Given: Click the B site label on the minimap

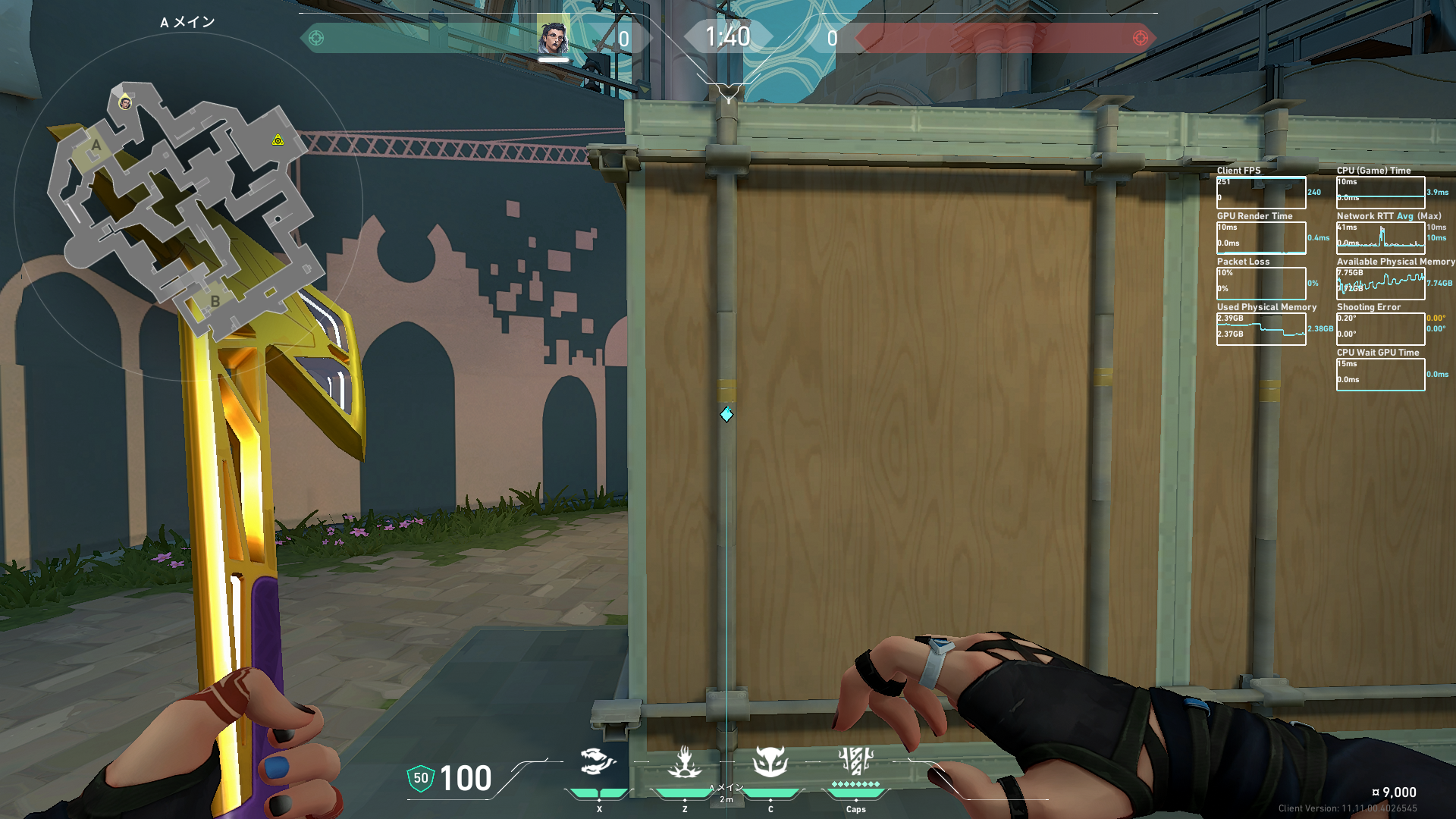Looking at the screenshot, I should click(x=215, y=301).
